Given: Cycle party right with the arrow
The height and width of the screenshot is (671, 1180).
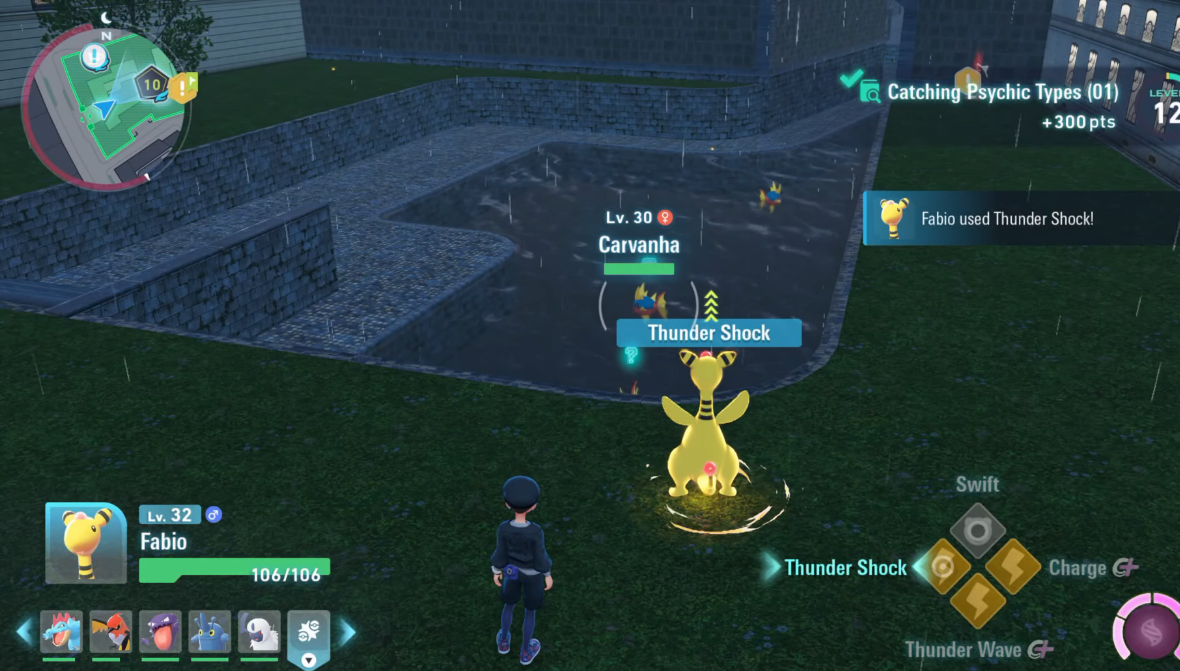Looking at the screenshot, I should point(346,631).
